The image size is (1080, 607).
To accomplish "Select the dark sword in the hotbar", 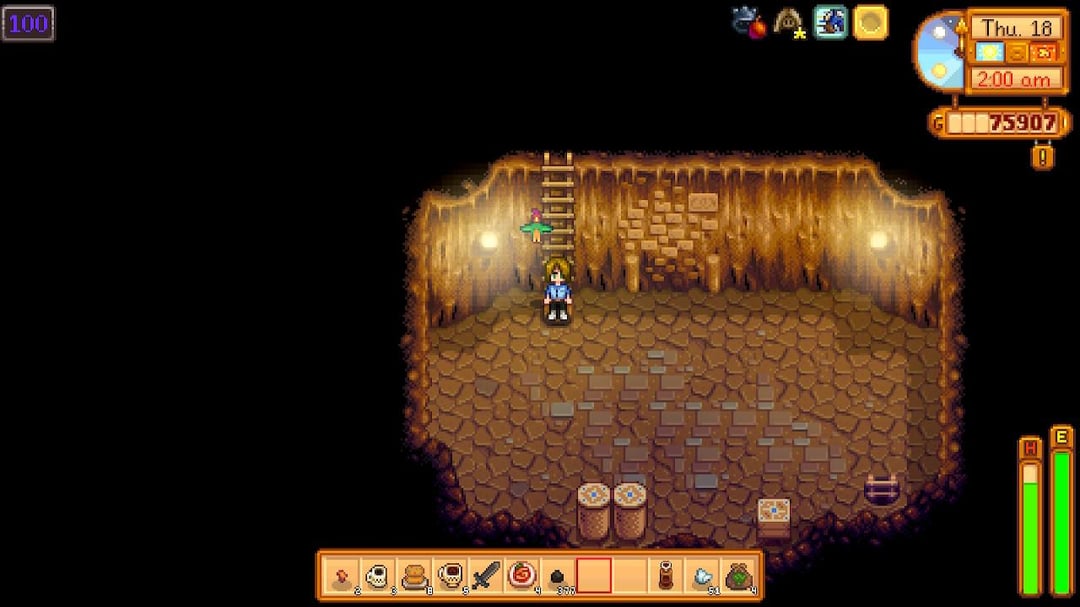I will pos(485,576).
